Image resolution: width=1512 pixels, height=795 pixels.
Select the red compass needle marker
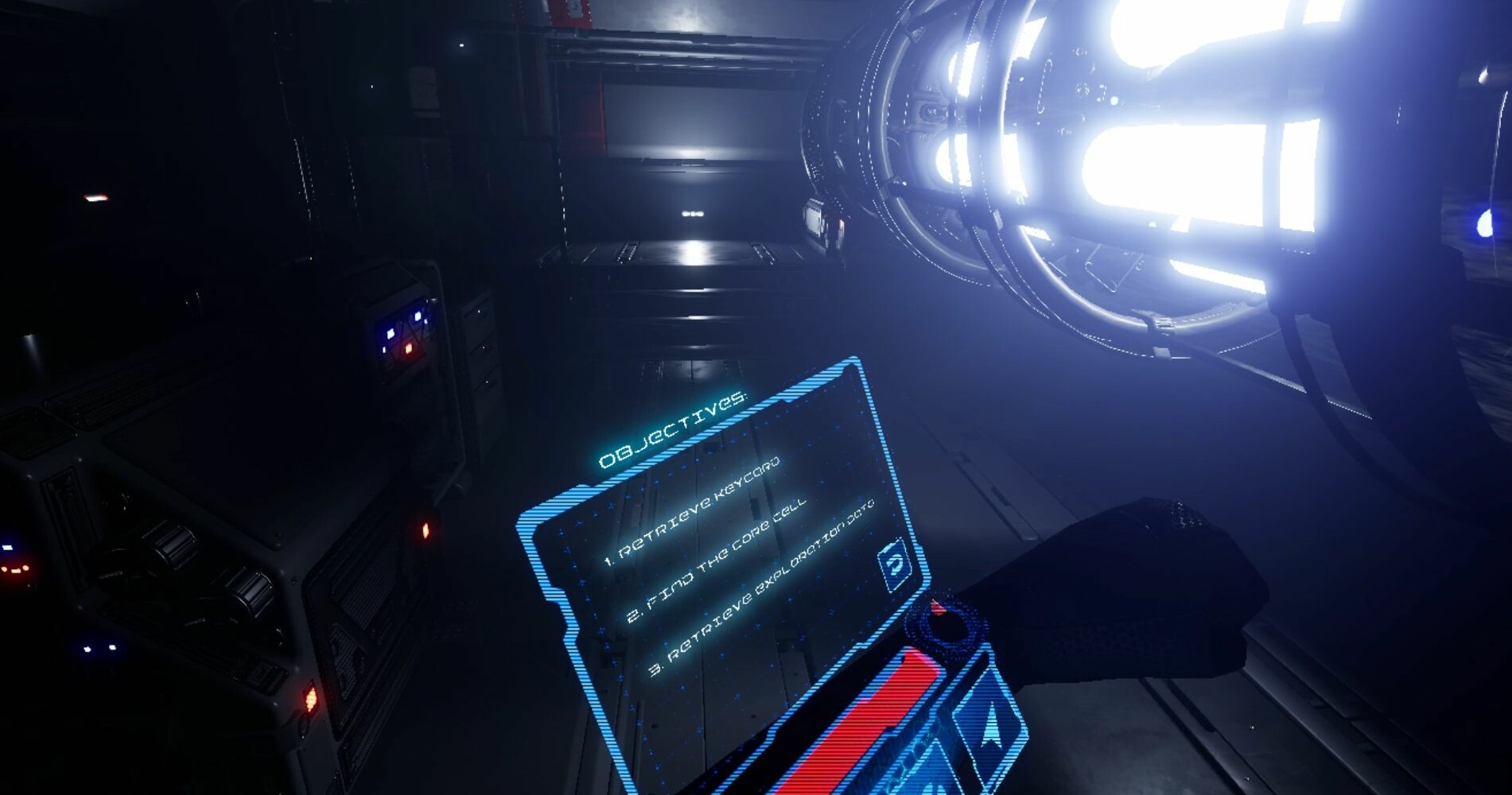[x=939, y=606]
